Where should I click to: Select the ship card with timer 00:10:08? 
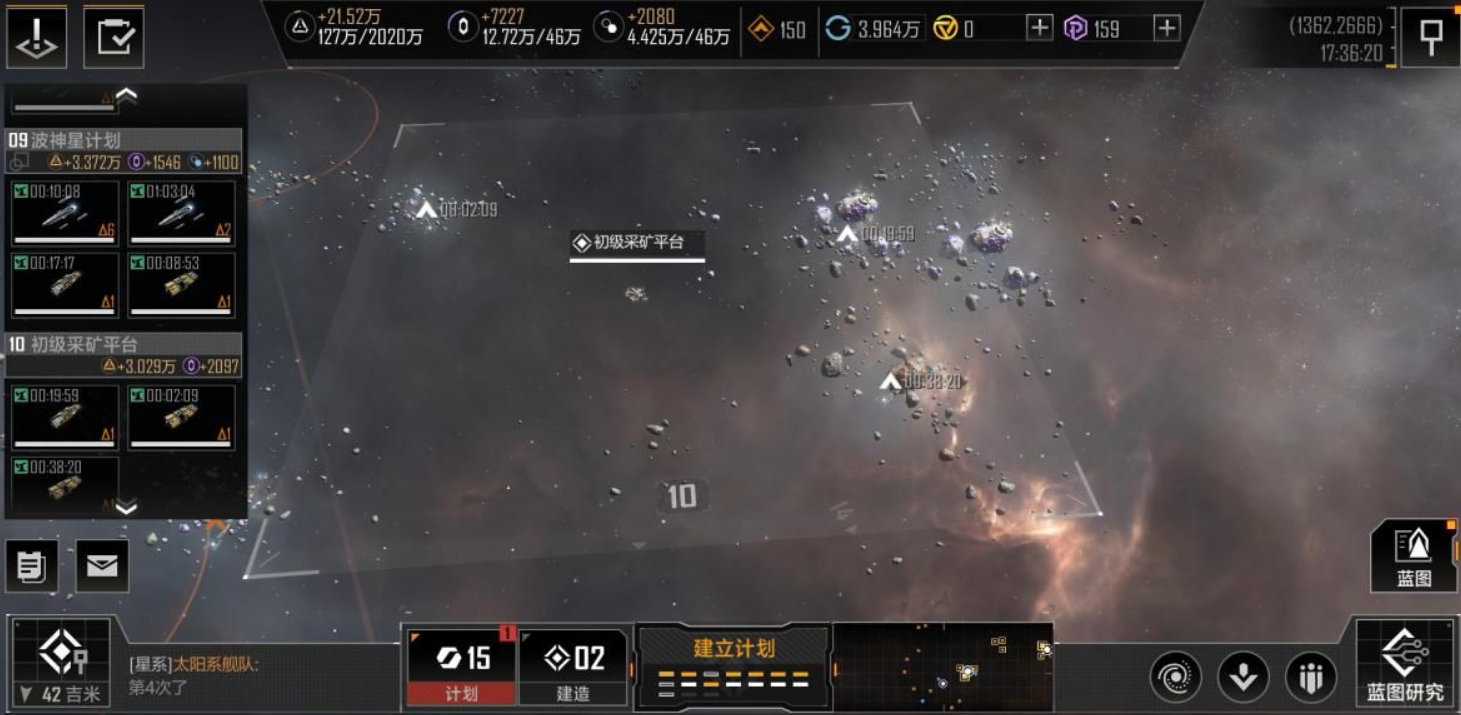click(65, 213)
